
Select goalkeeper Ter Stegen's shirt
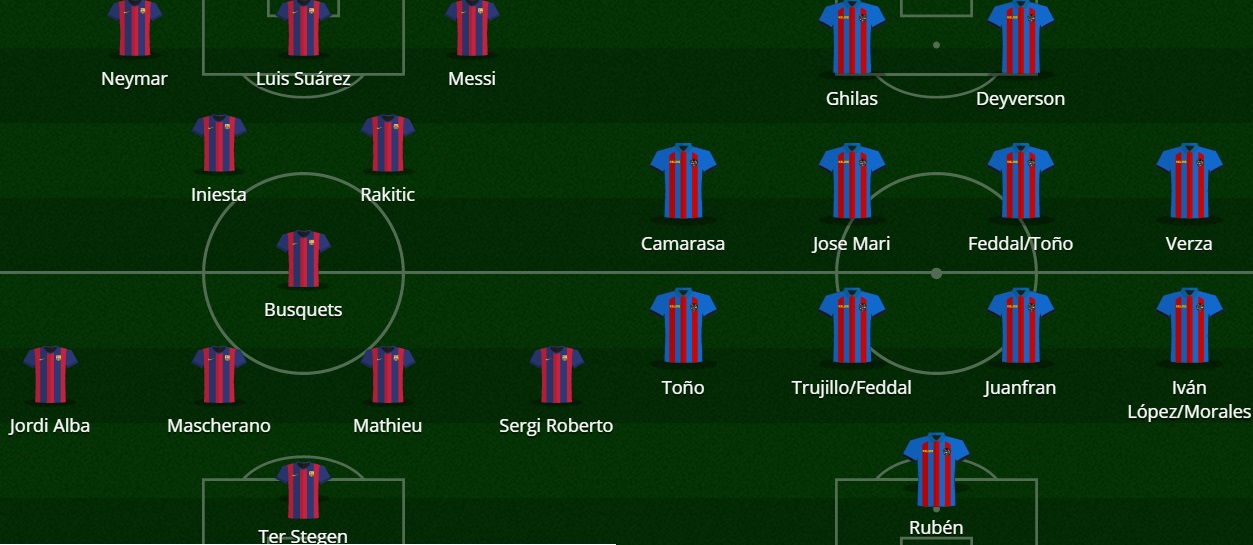click(x=303, y=490)
